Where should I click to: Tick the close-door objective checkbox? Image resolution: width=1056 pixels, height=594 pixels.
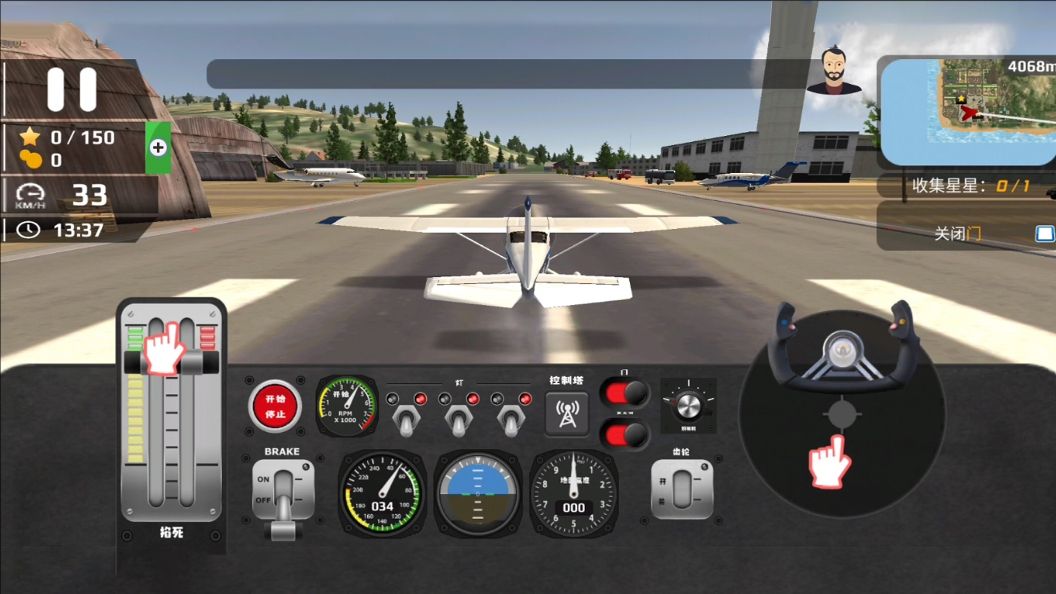pos(1044,234)
